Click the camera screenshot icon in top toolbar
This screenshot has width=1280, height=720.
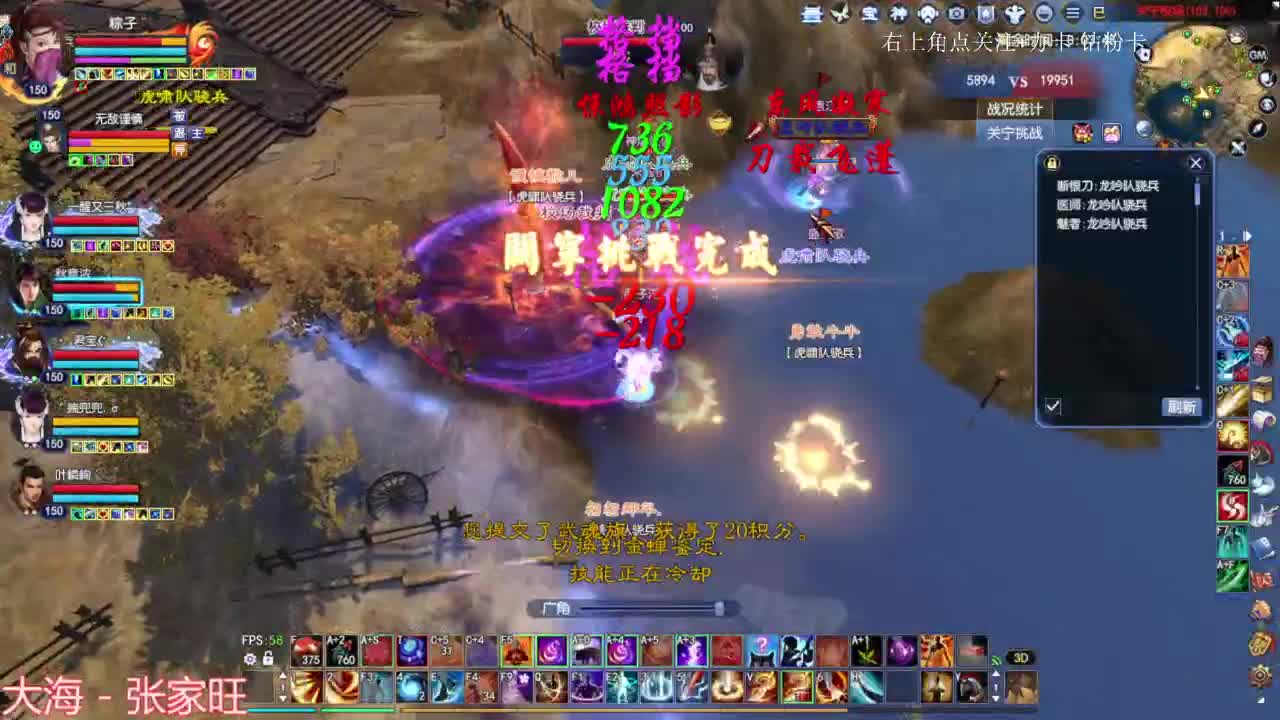pyautogui.click(x=957, y=14)
